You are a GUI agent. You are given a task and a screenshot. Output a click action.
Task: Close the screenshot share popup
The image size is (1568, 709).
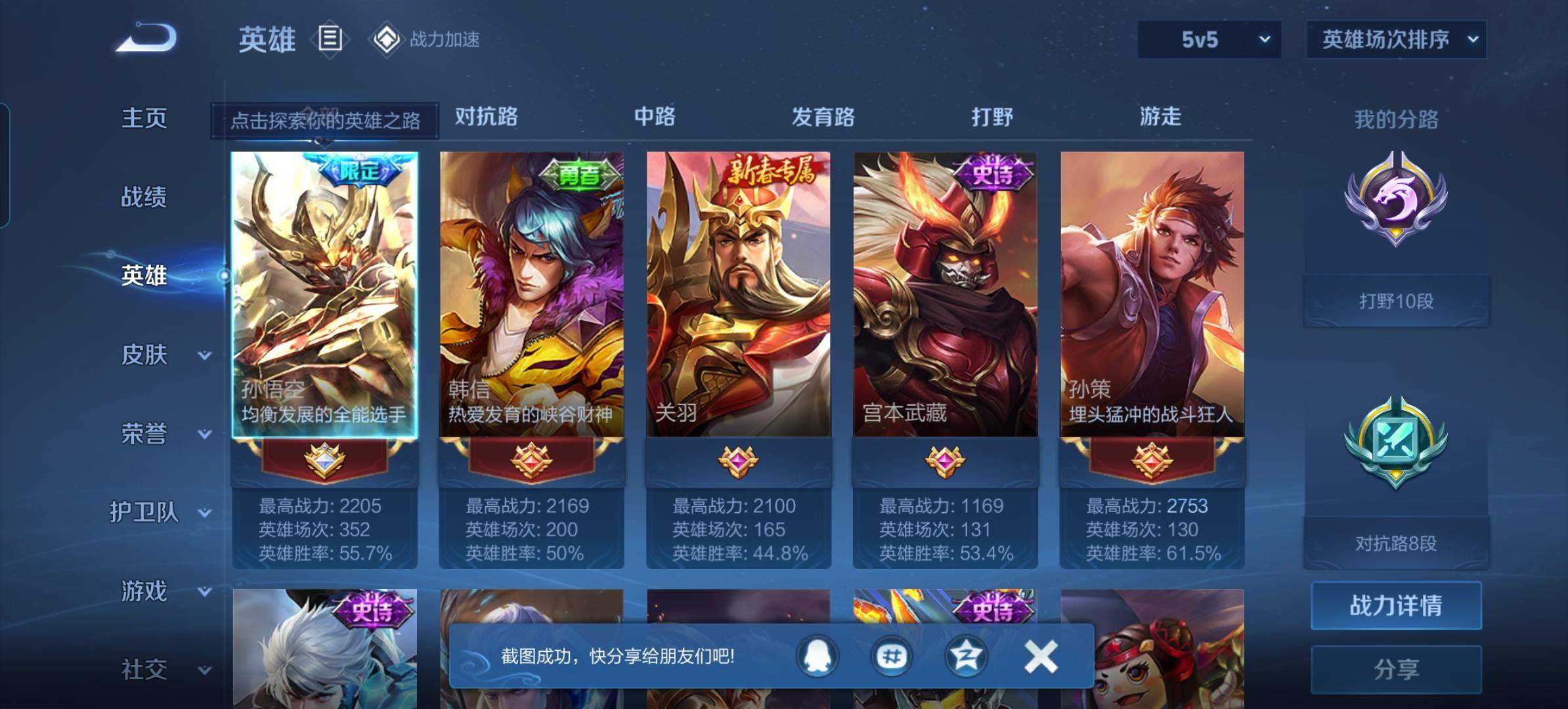(1041, 656)
